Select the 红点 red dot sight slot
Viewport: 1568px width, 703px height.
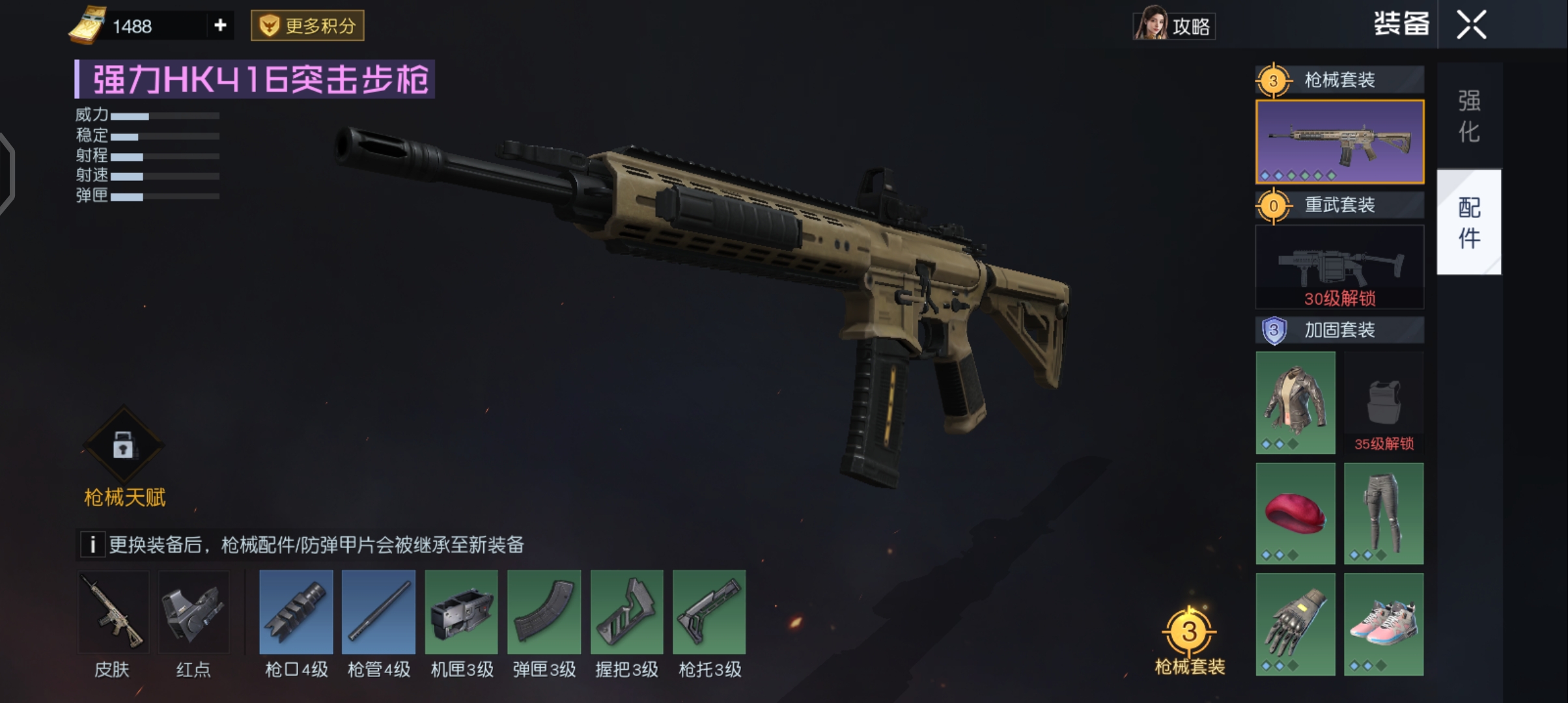194,613
